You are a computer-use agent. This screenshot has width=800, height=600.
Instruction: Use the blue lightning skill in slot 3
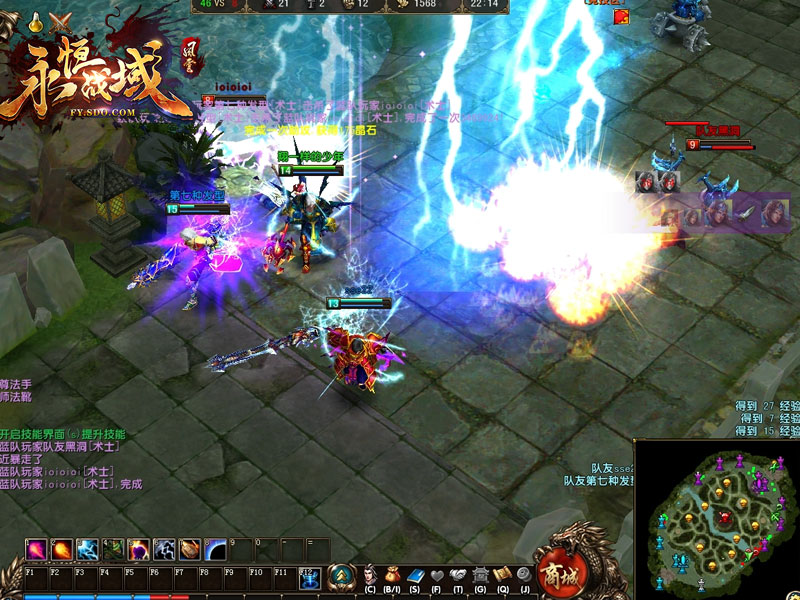click(x=88, y=549)
